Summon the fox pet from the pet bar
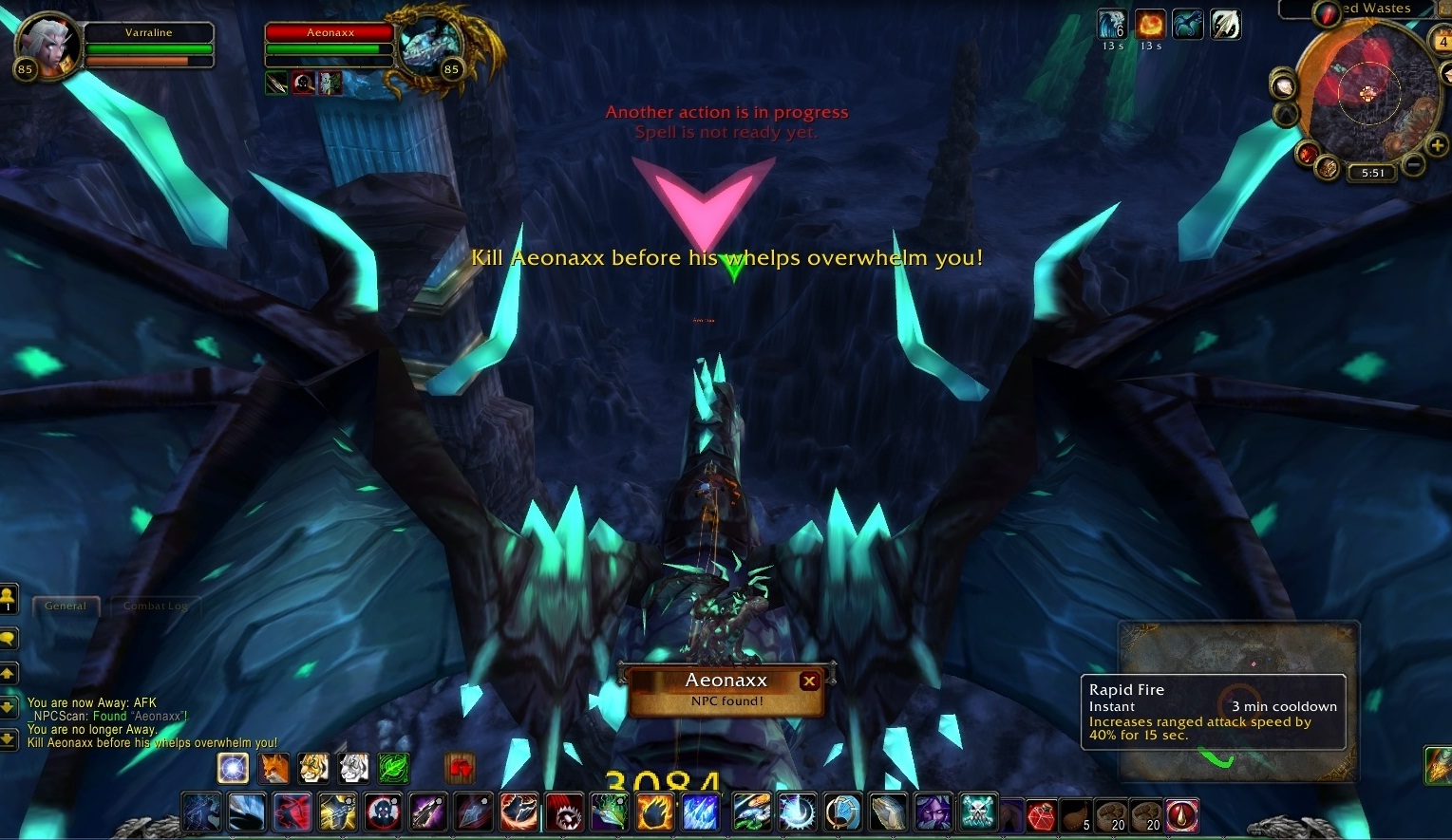The width and height of the screenshot is (1452, 840). click(x=274, y=769)
